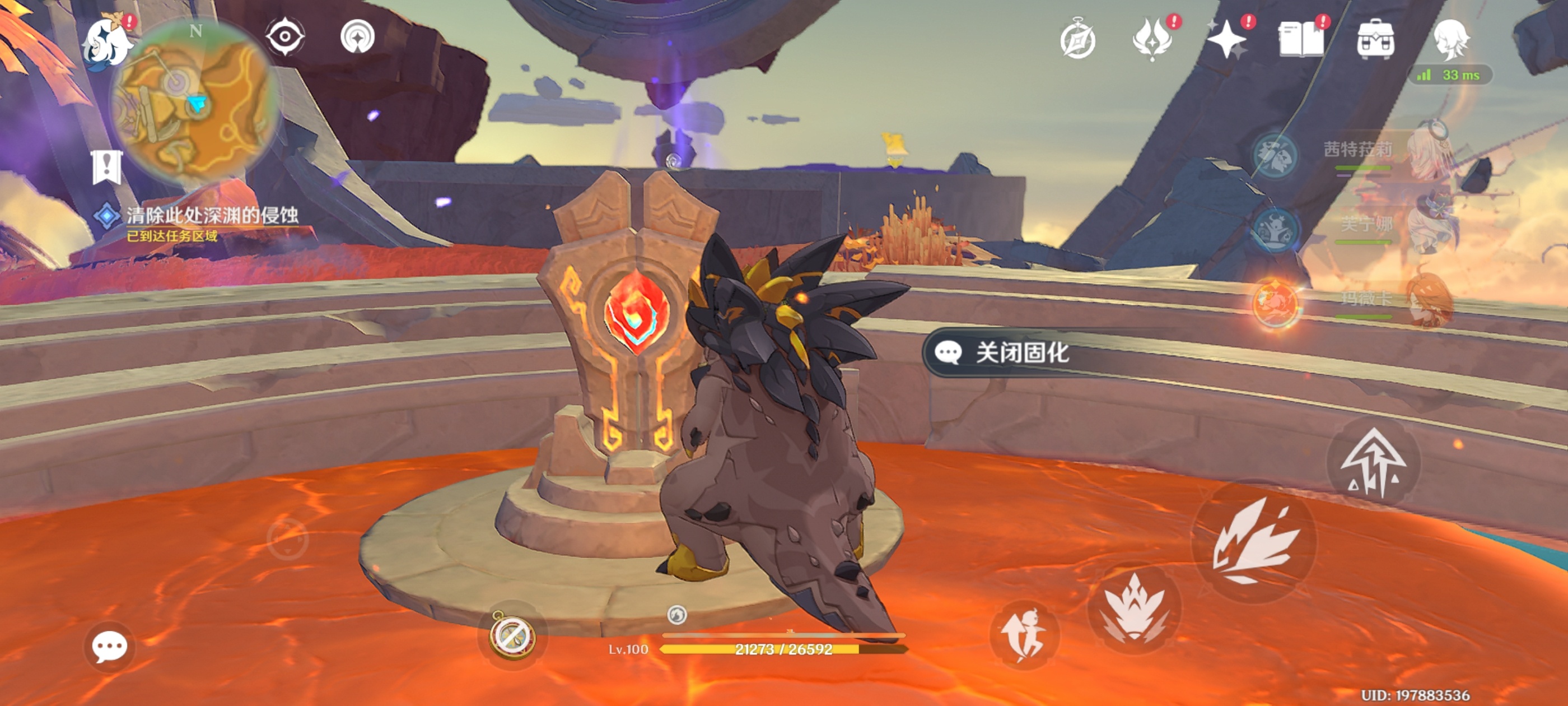Open the quest bookmark icon with exclamation mark
The width and height of the screenshot is (1568, 706).
[x=107, y=166]
